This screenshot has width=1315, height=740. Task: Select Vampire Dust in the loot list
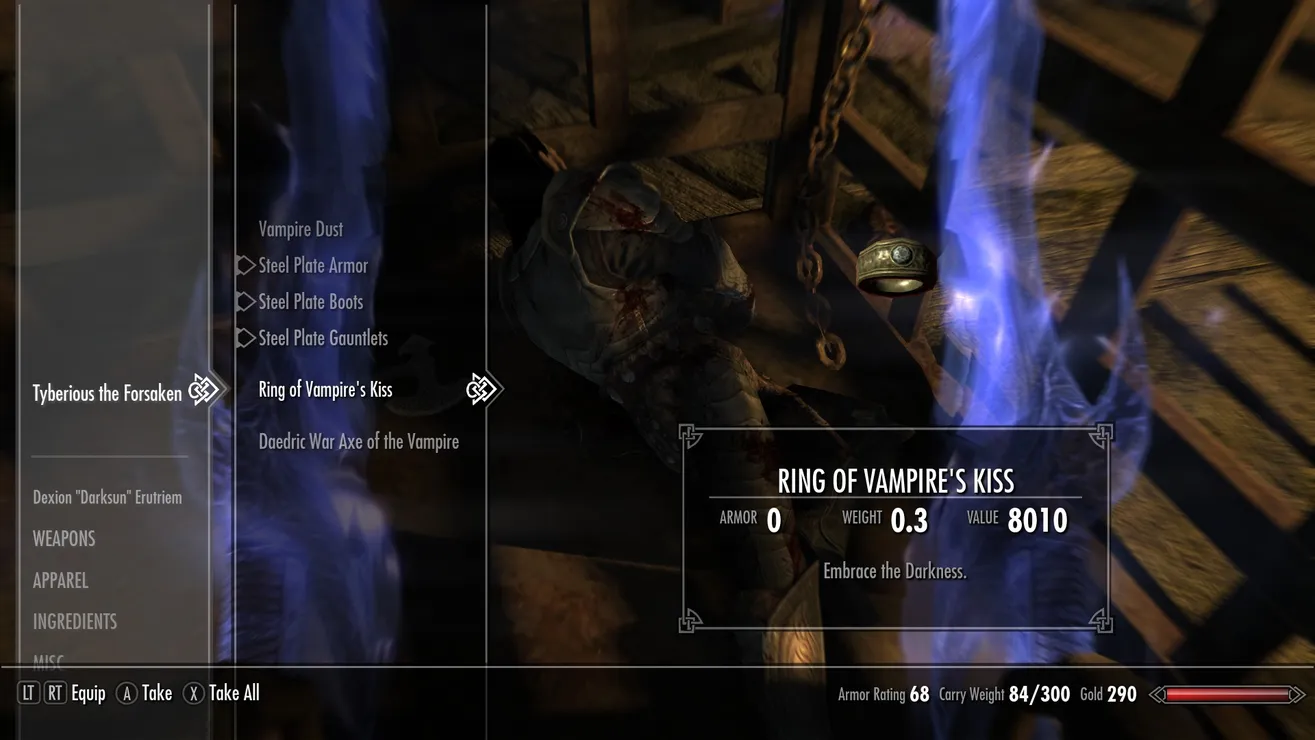(300, 229)
